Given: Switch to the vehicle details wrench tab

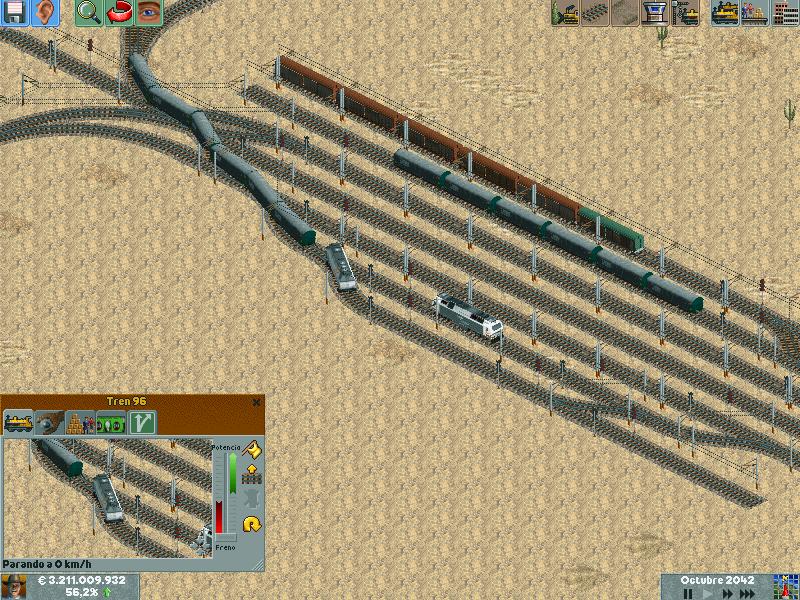Looking at the screenshot, I should coord(49,423).
